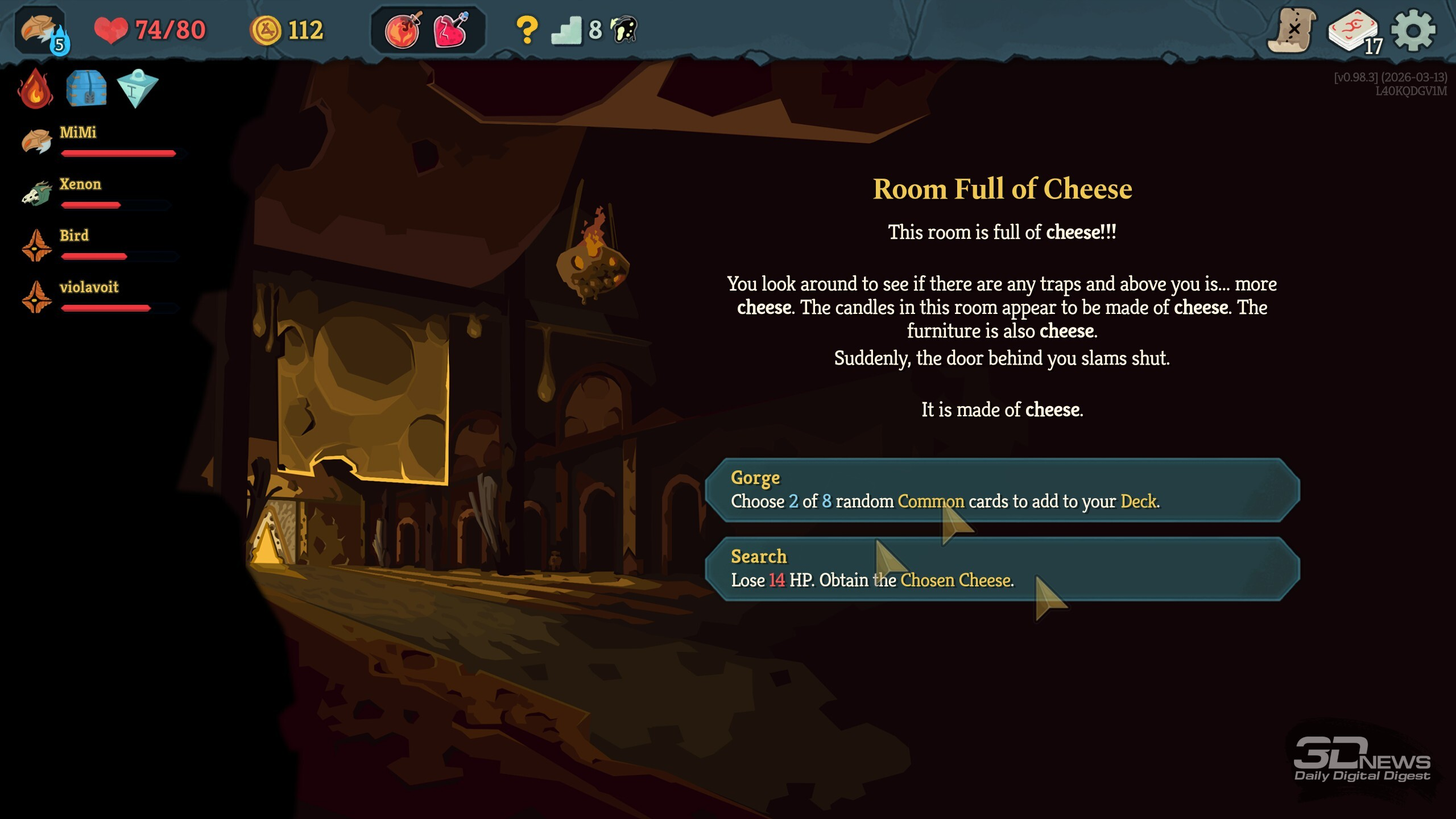The width and height of the screenshot is (1456, 819).
Task: Select player MiMi in party list
Action: pyautogui.click(x=78, y=133)
